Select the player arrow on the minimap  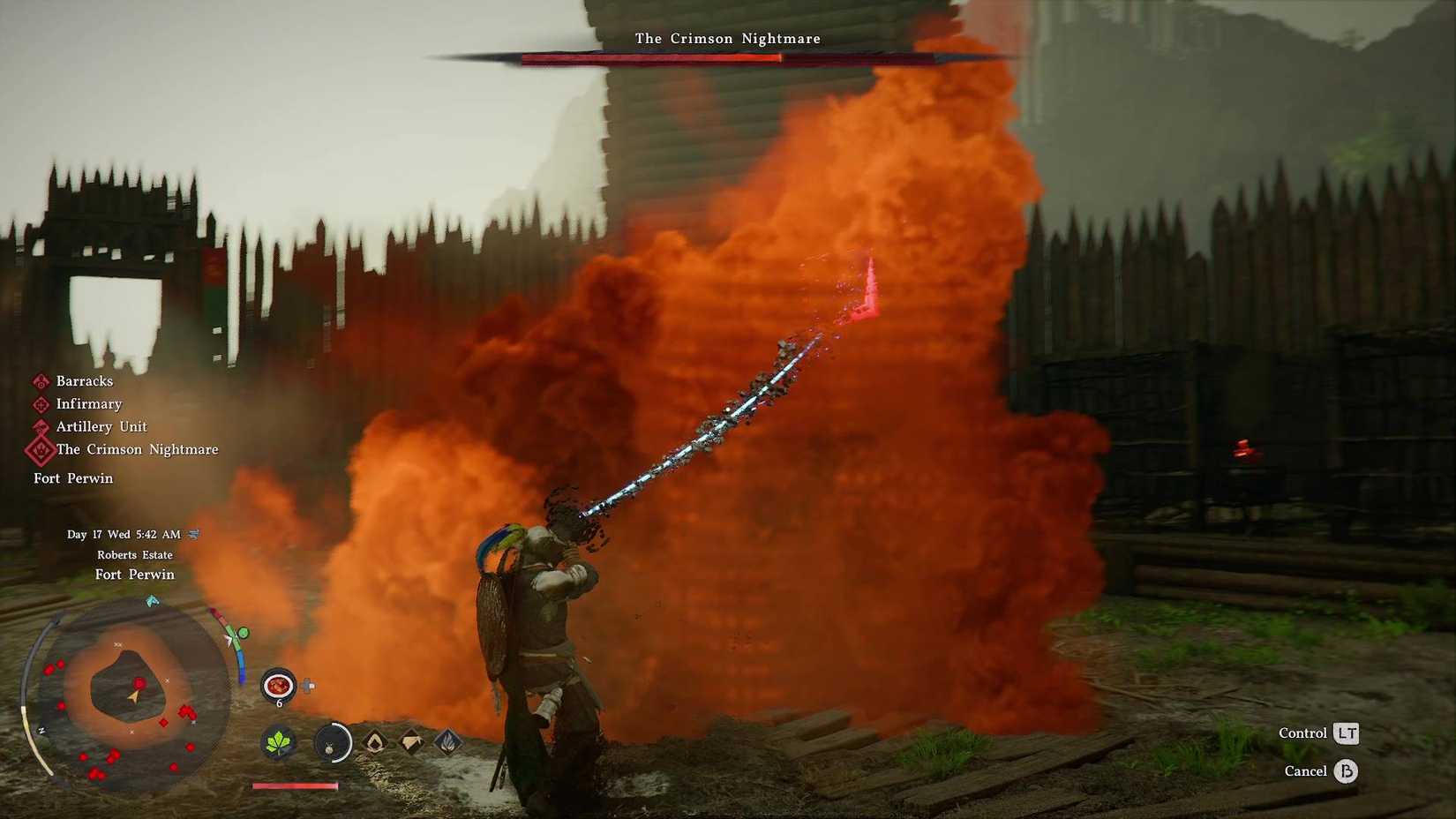133,696
